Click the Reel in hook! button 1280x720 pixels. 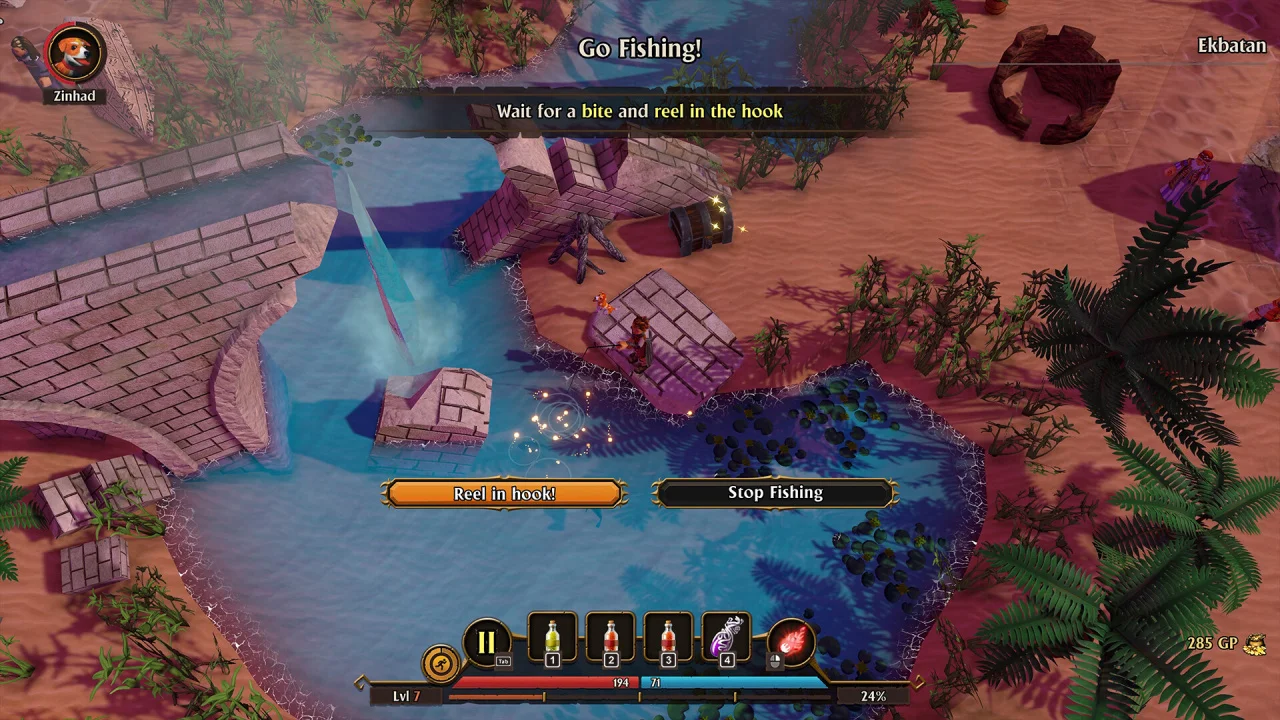(504, 493)
